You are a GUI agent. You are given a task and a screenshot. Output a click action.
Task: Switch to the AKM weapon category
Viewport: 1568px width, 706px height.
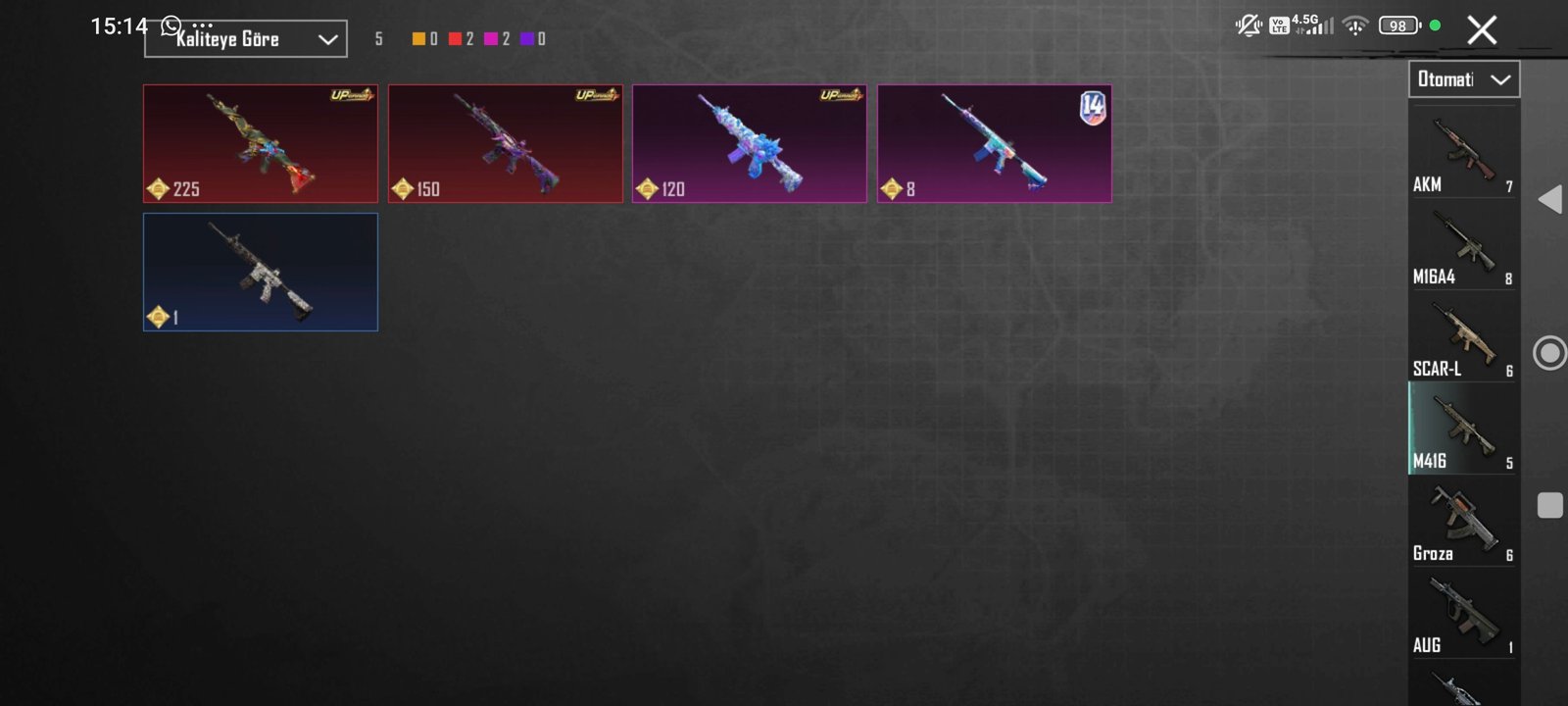point(1463,154)
